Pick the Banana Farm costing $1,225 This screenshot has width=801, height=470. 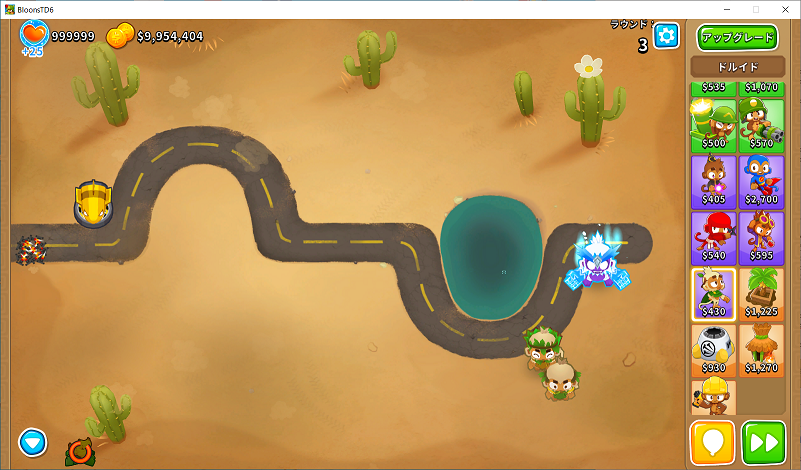761,293
